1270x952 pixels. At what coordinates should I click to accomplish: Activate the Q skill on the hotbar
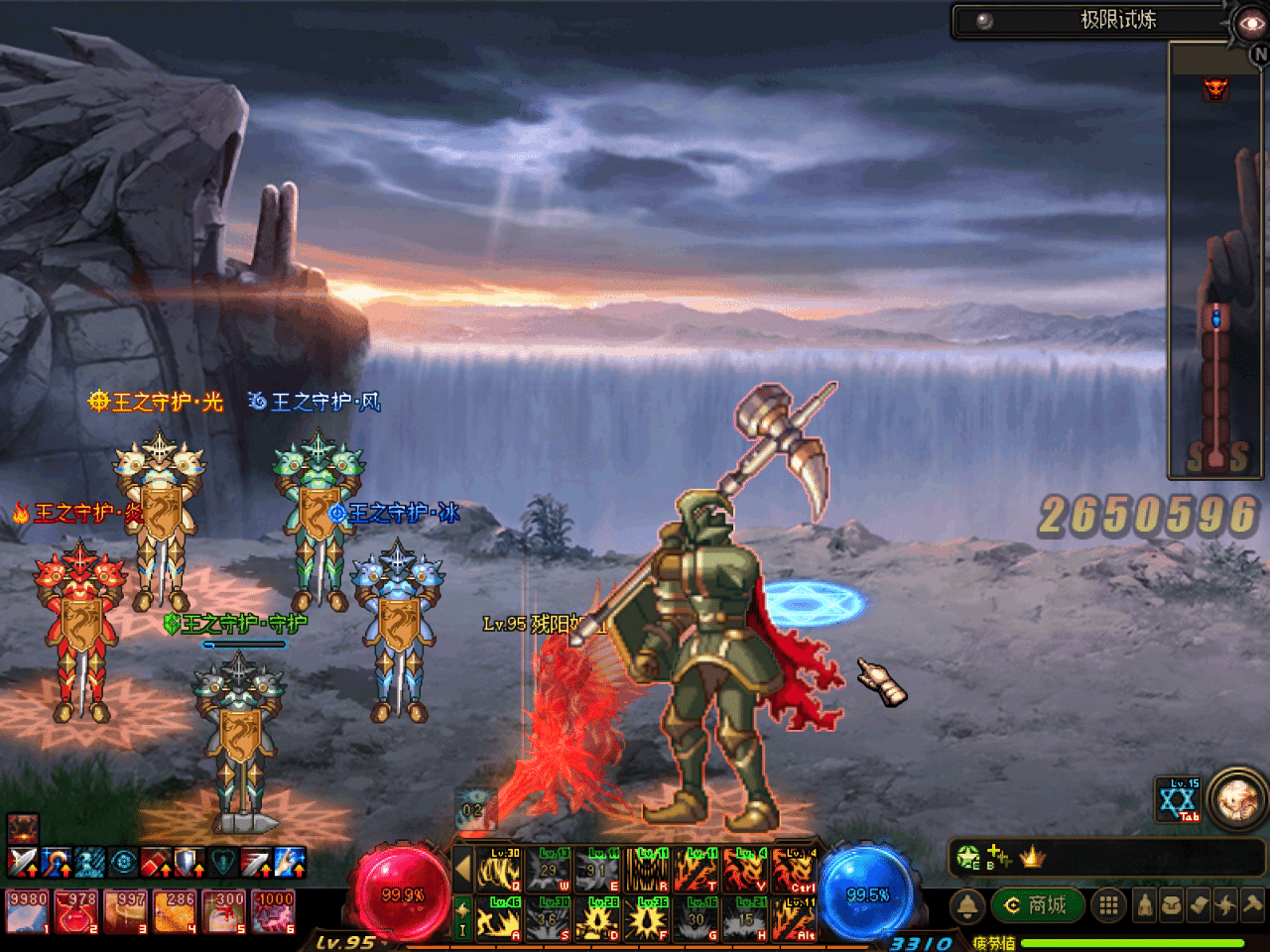[499, 870]
